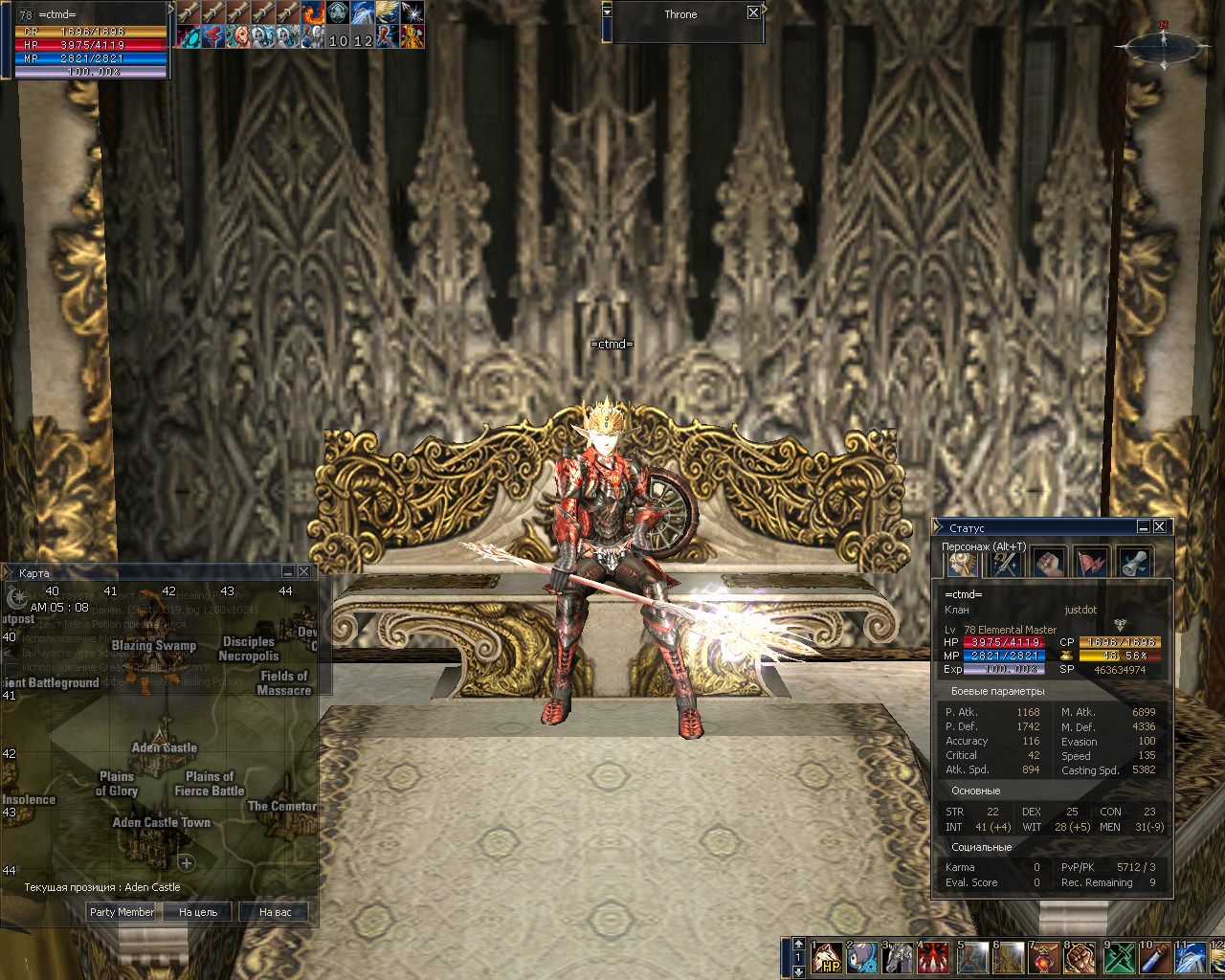Minimize the Карта map window
Screen dimensions: 1225x980
point(287,572)
